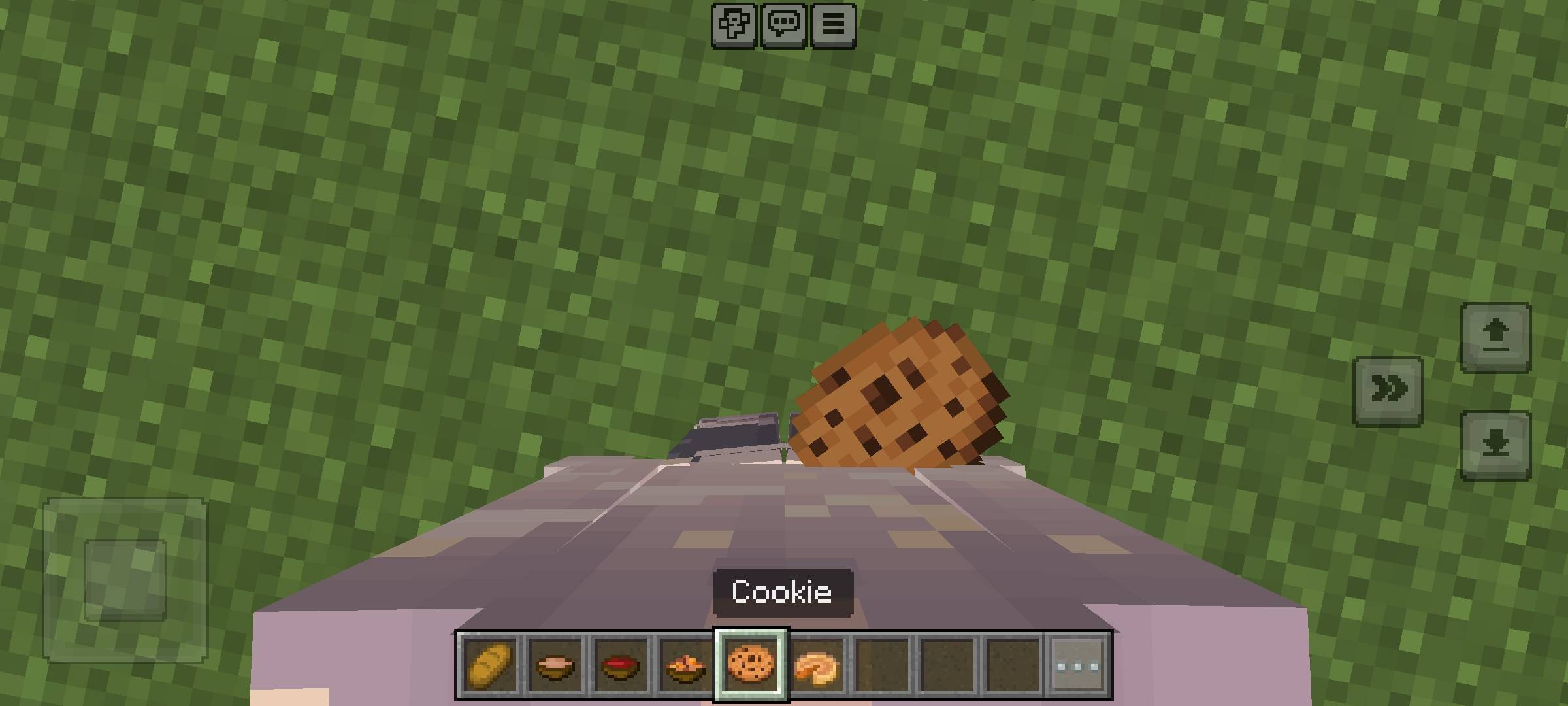Choose the red beetroot soup slot
1568x706 pixels.
(620, 665)
